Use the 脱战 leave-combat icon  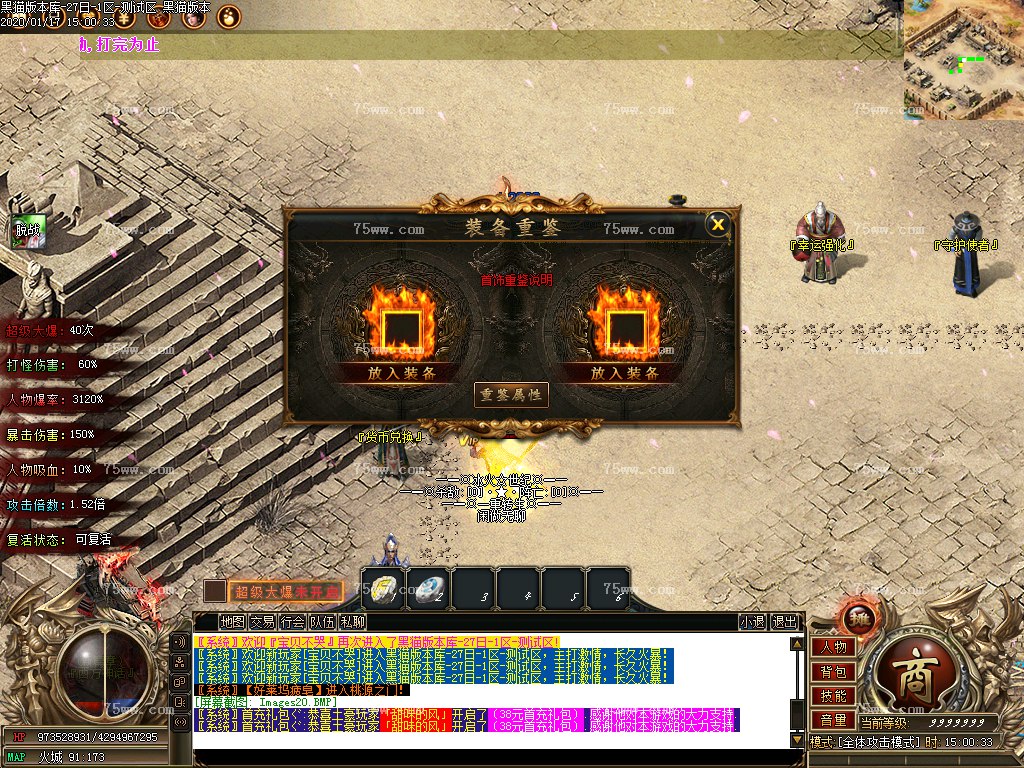click(28, 231)
